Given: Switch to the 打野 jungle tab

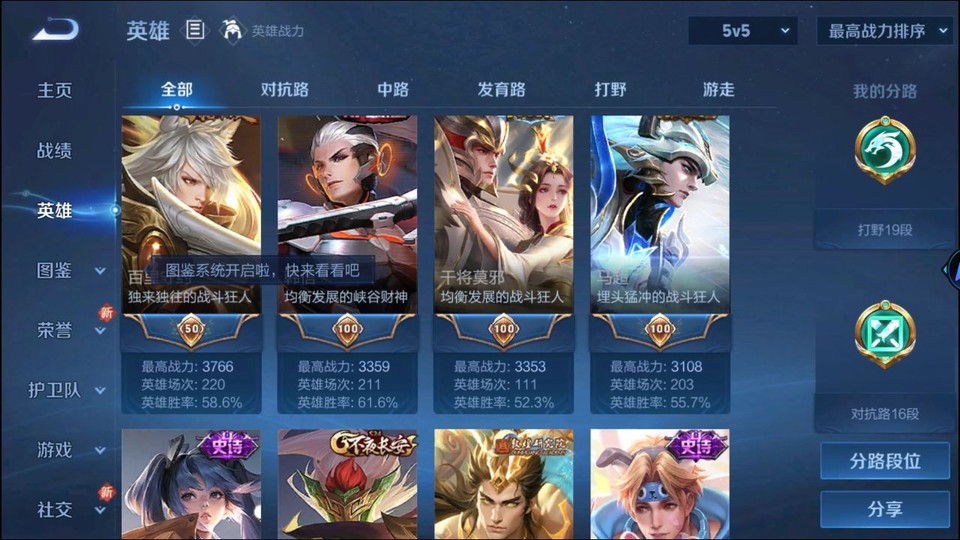Looking at the screenshot, I should [x=610, y=90].
